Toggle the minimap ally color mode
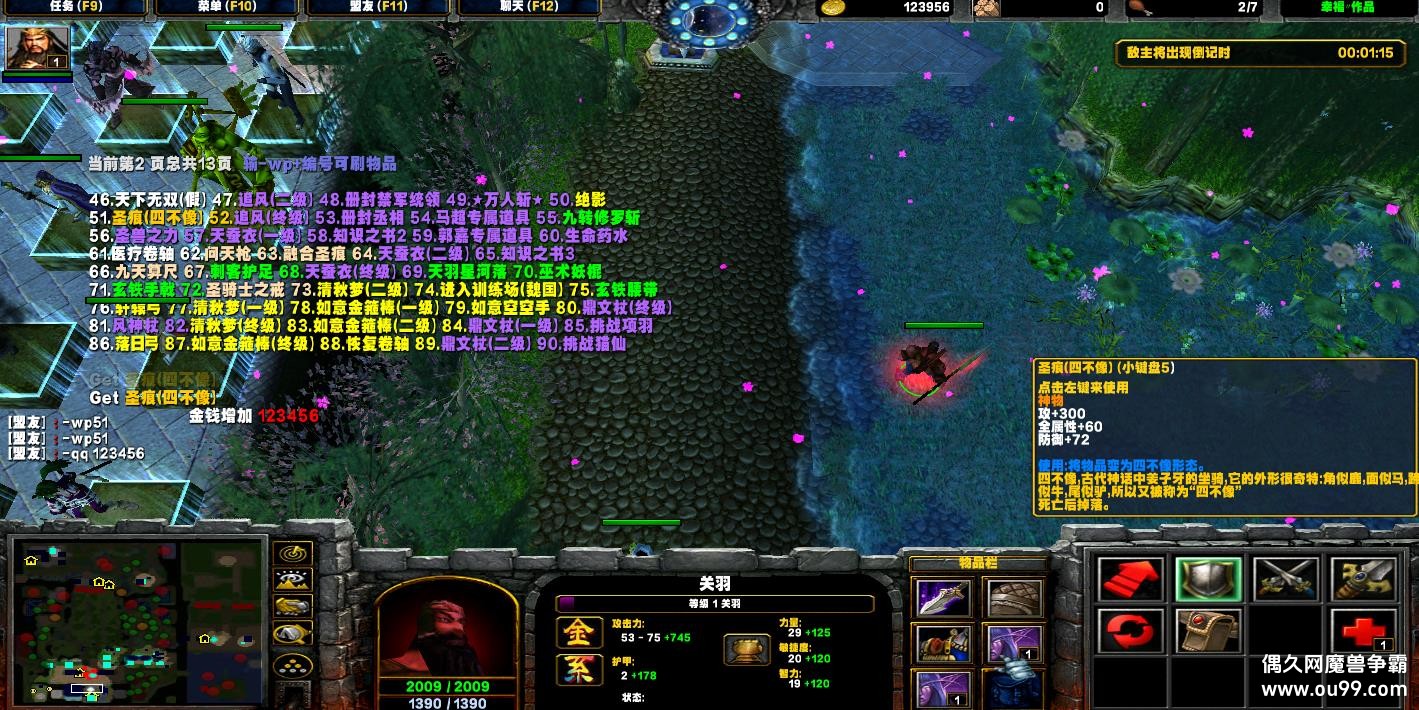This screenshot has width=1419, height=710. coord(292,607)
